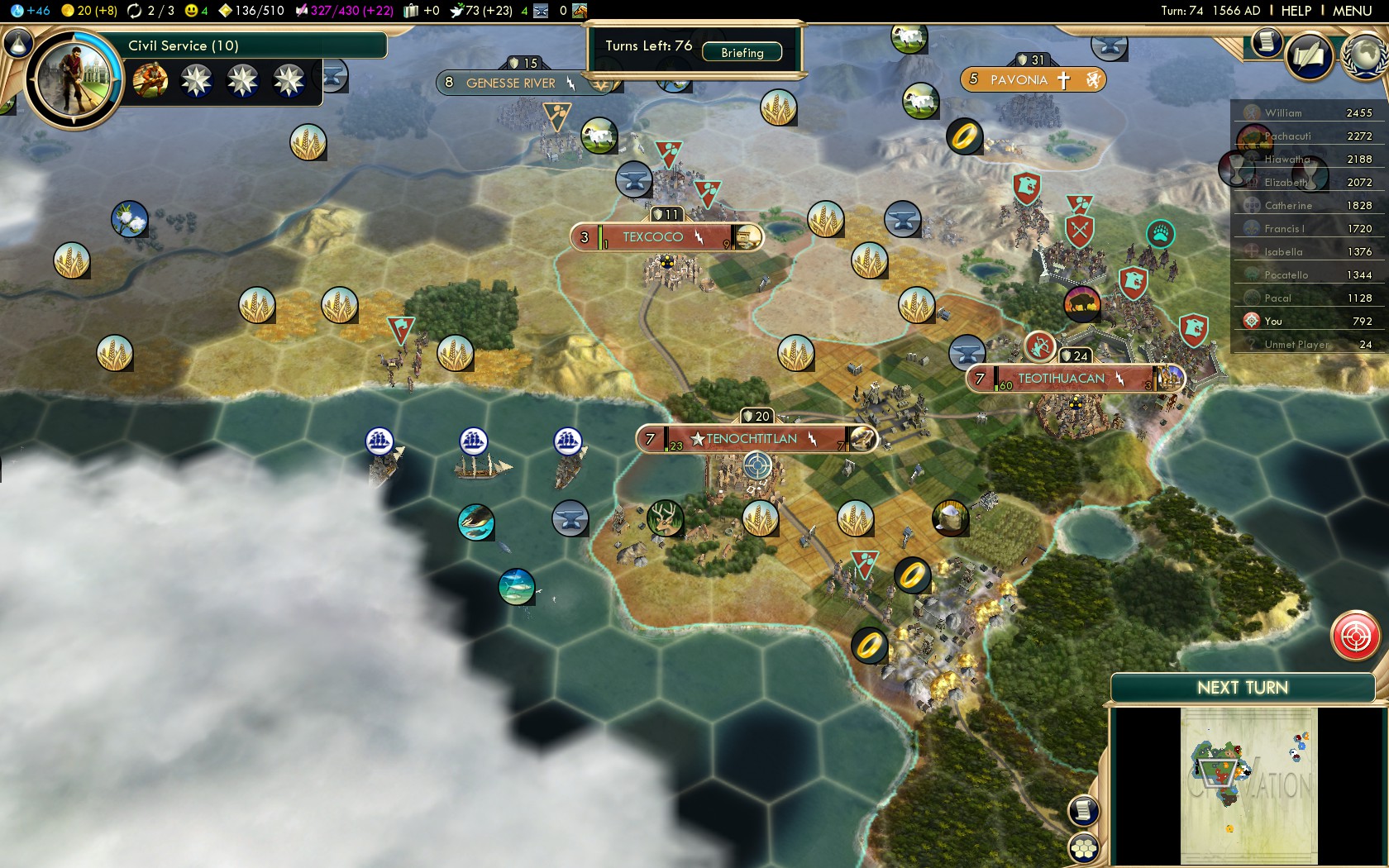The width and height of the screenshot is (1389, 868).
Task: Open the Teotihuacan city banner
Action: tap(1061, 379)
